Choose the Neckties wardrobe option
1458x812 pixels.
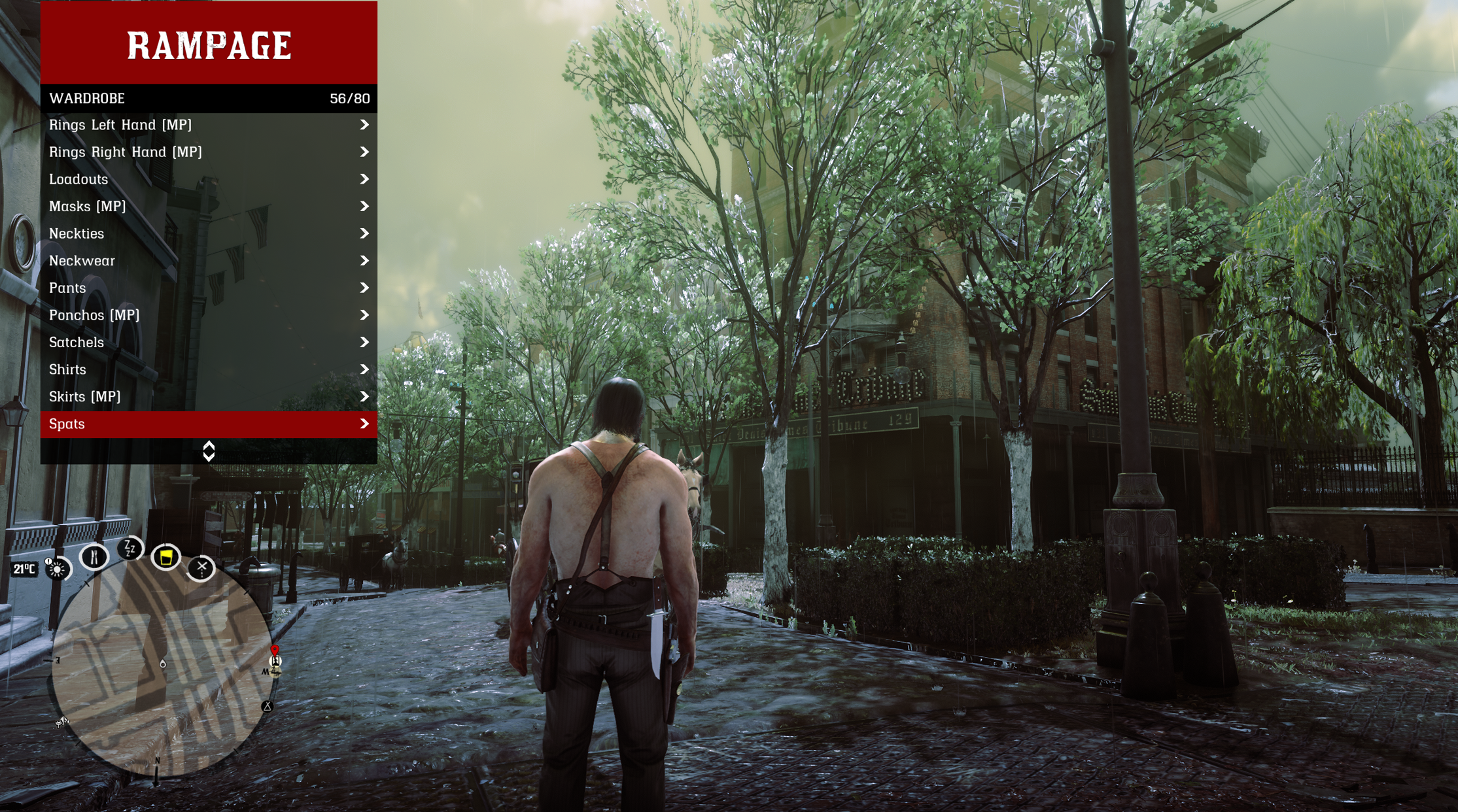[x=208, y=233]
